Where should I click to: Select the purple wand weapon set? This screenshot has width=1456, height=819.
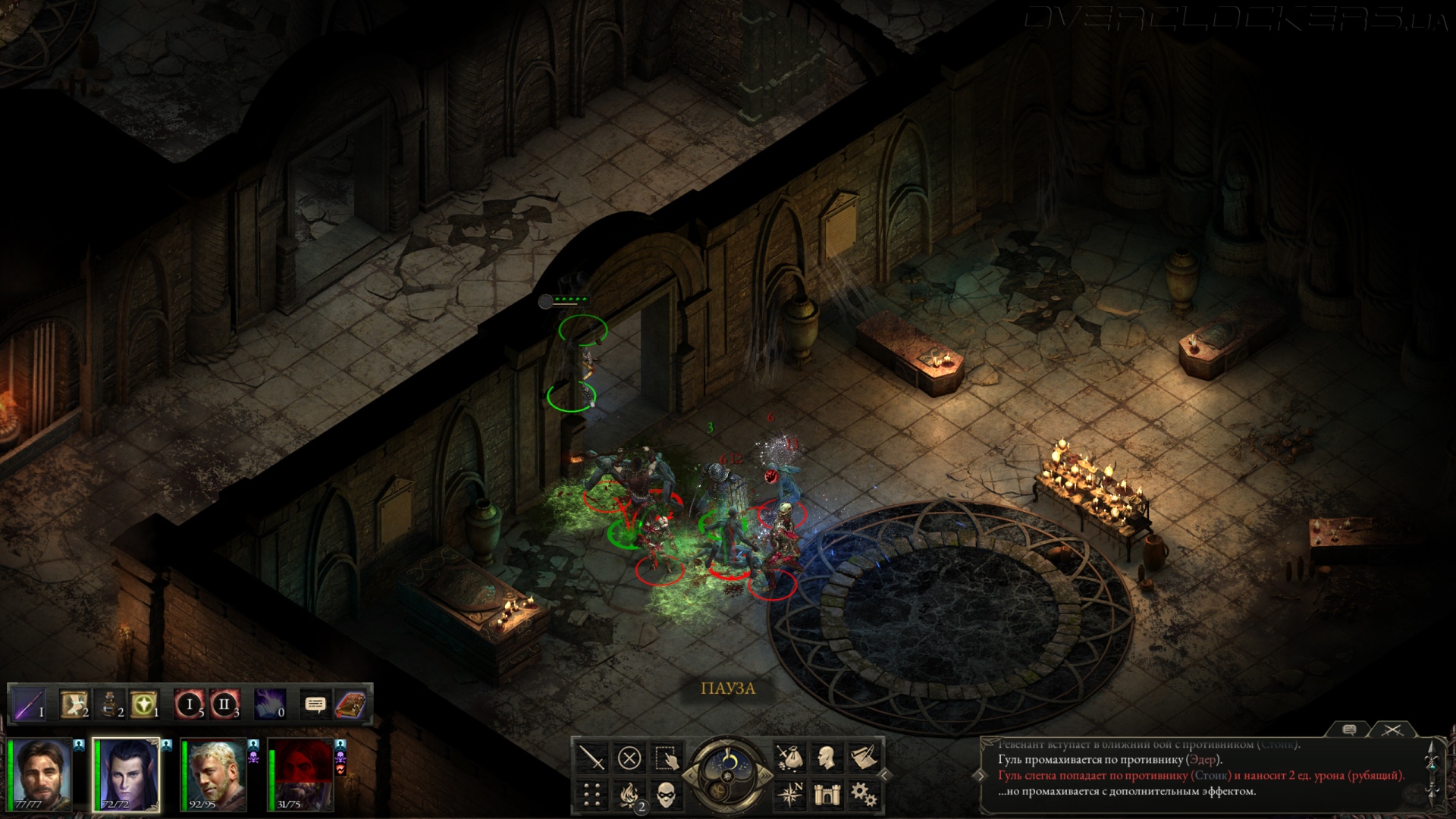30,704
